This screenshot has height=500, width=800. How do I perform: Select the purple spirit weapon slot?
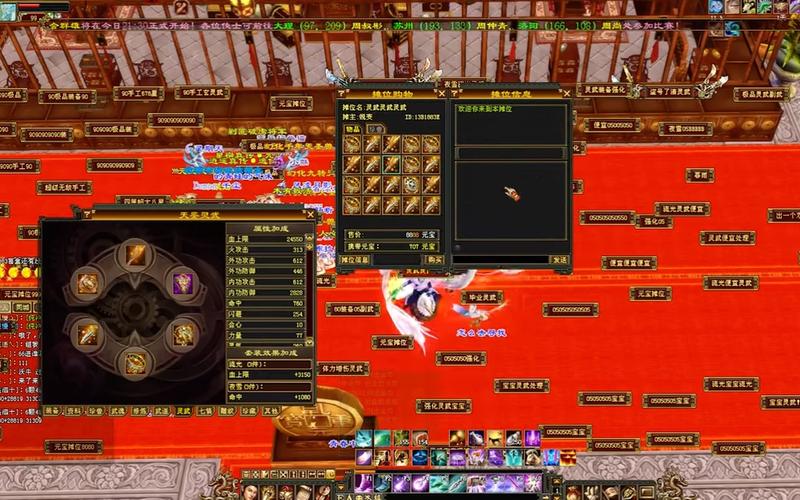tap(183, 283)
